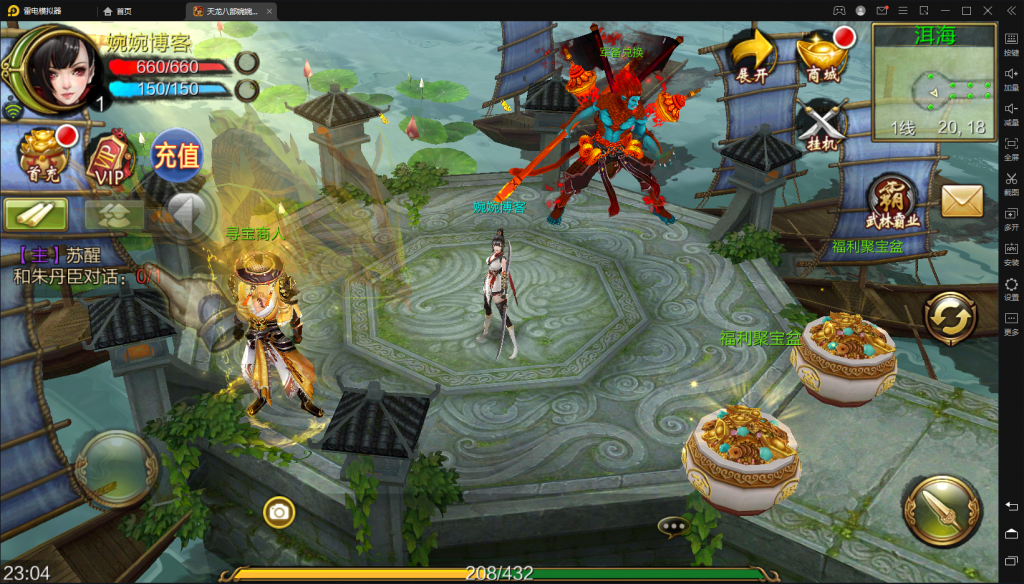Take a screenshot with camera icon

coord(279,513)
